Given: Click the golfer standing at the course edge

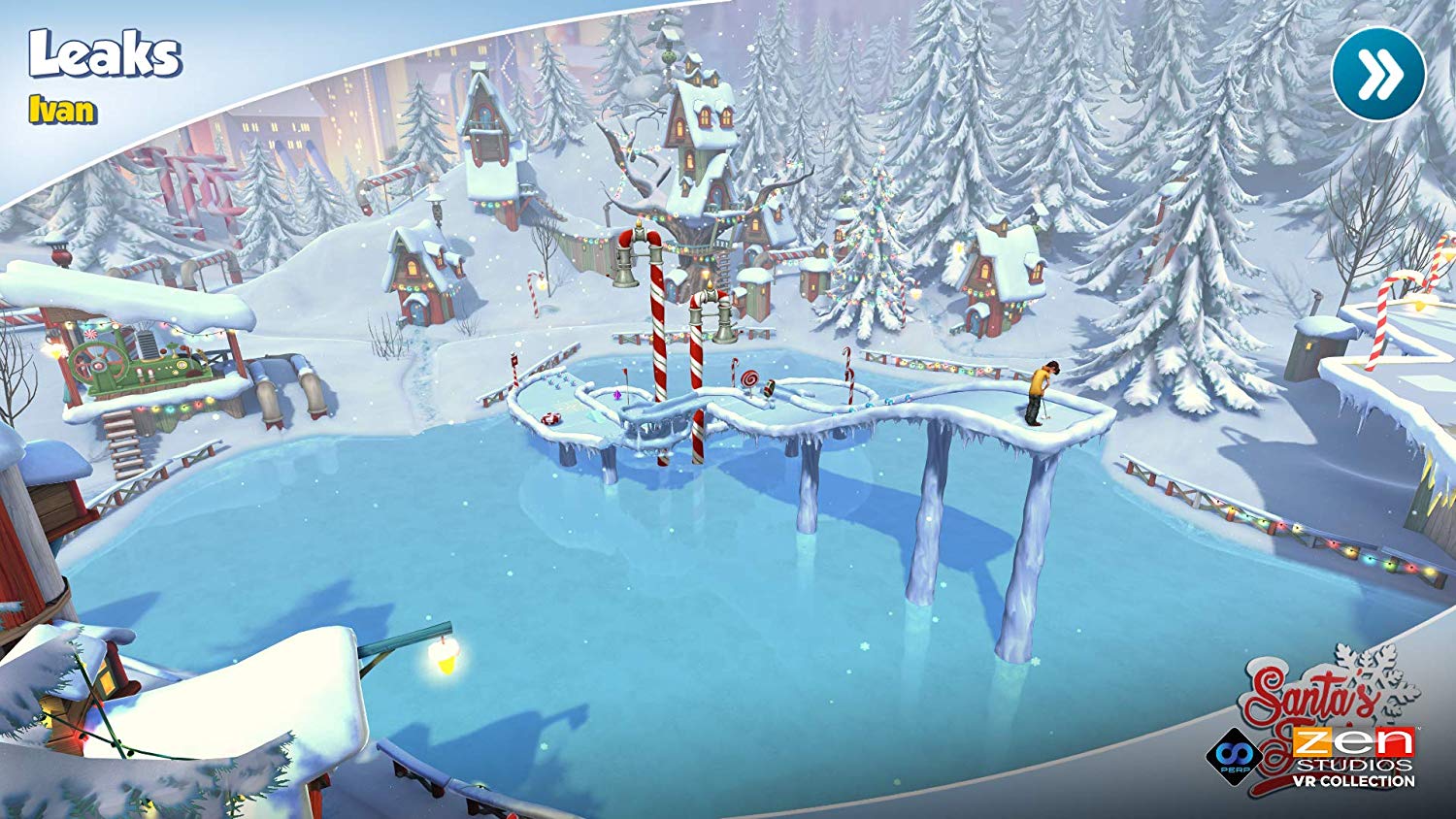Looking at the screenshot, I should [1042, 391].
